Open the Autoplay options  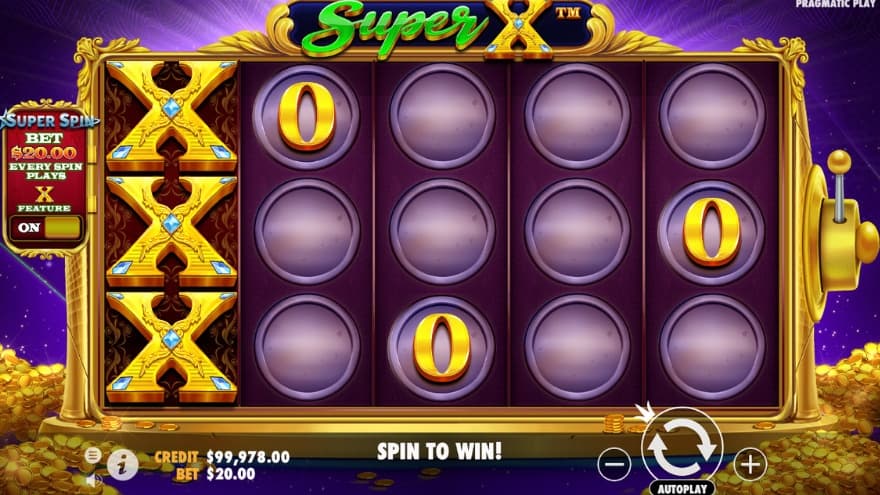(682, 489)
